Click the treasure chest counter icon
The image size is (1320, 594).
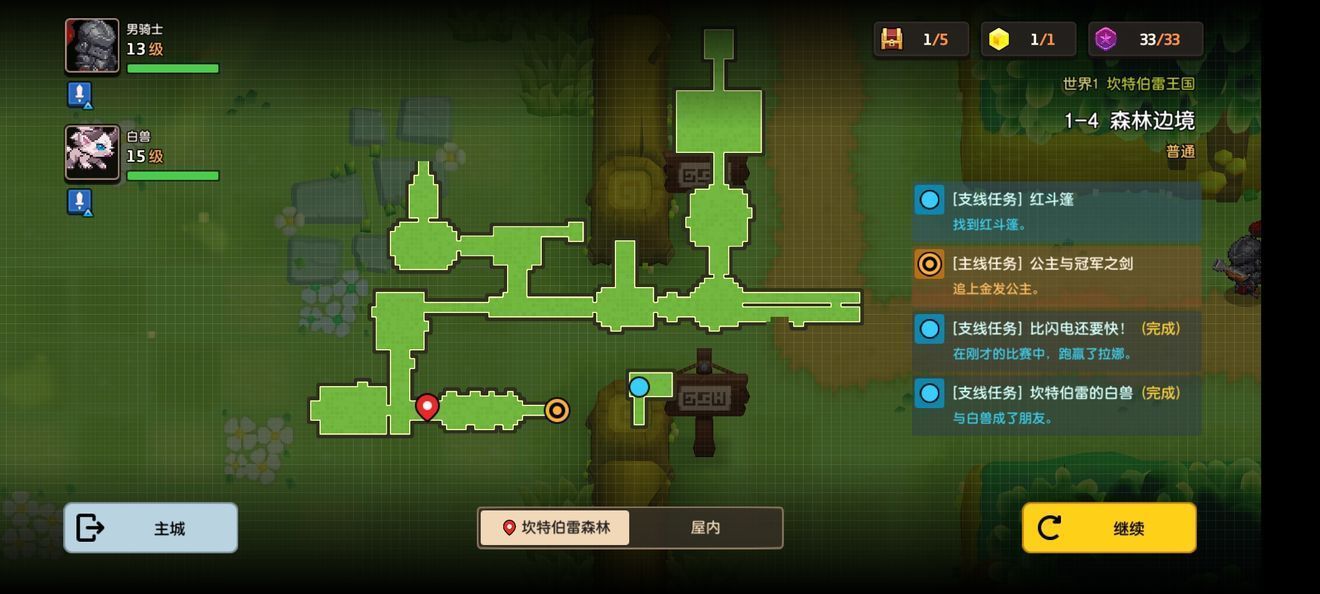coord(891,39)
